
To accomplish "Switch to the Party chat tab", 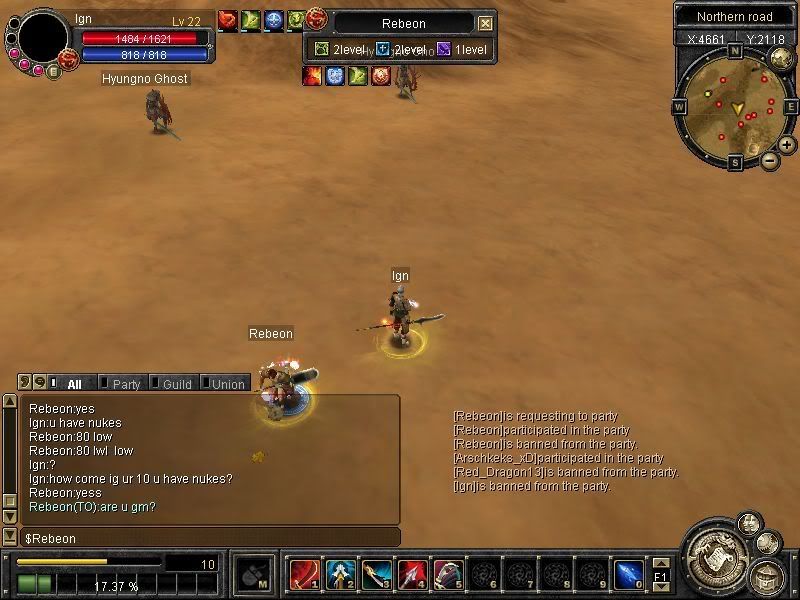I will coord(124,384).
